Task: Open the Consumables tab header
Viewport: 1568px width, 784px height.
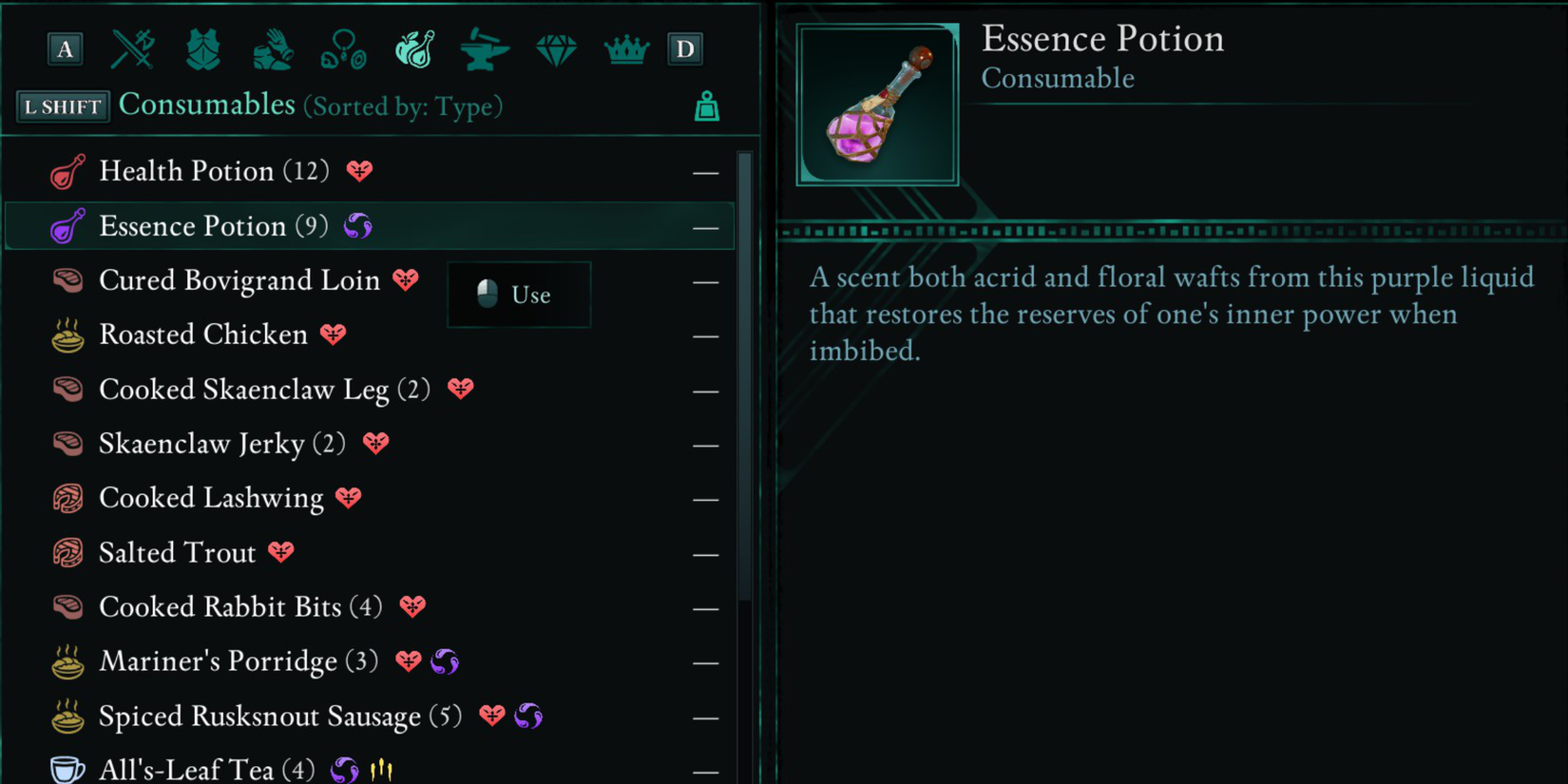Action: (206, 105)
